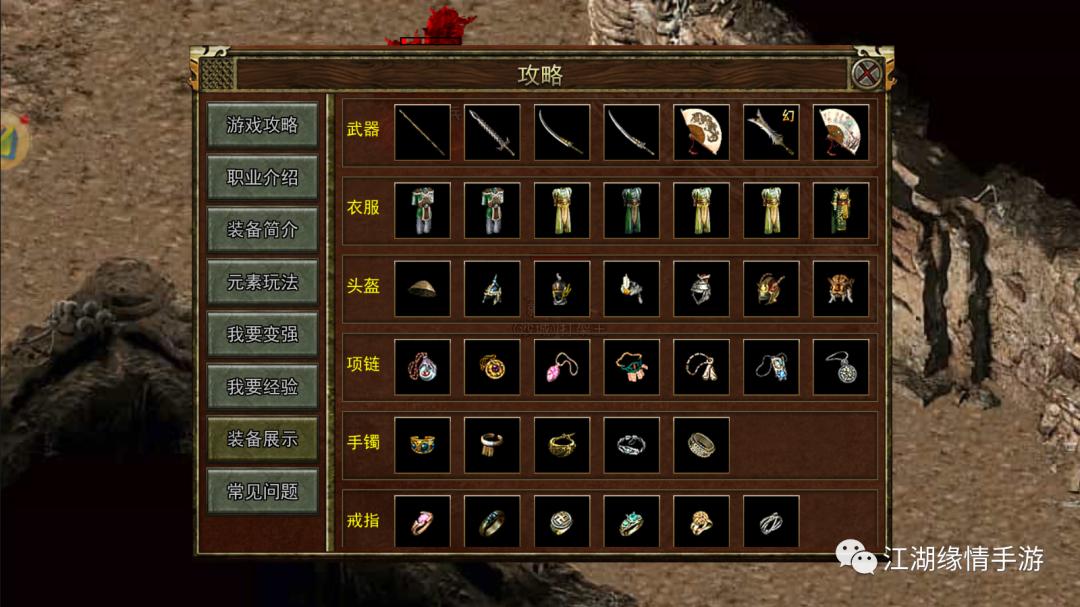The image size is (1080, 607).
Task: Choose the pink gem necklace
Action: pyautogui.click(x=562, y=367)
